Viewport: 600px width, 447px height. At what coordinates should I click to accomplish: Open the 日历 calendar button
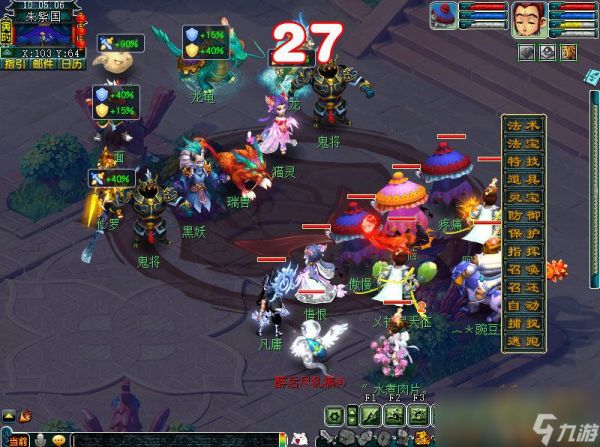[x=72, y=65]
